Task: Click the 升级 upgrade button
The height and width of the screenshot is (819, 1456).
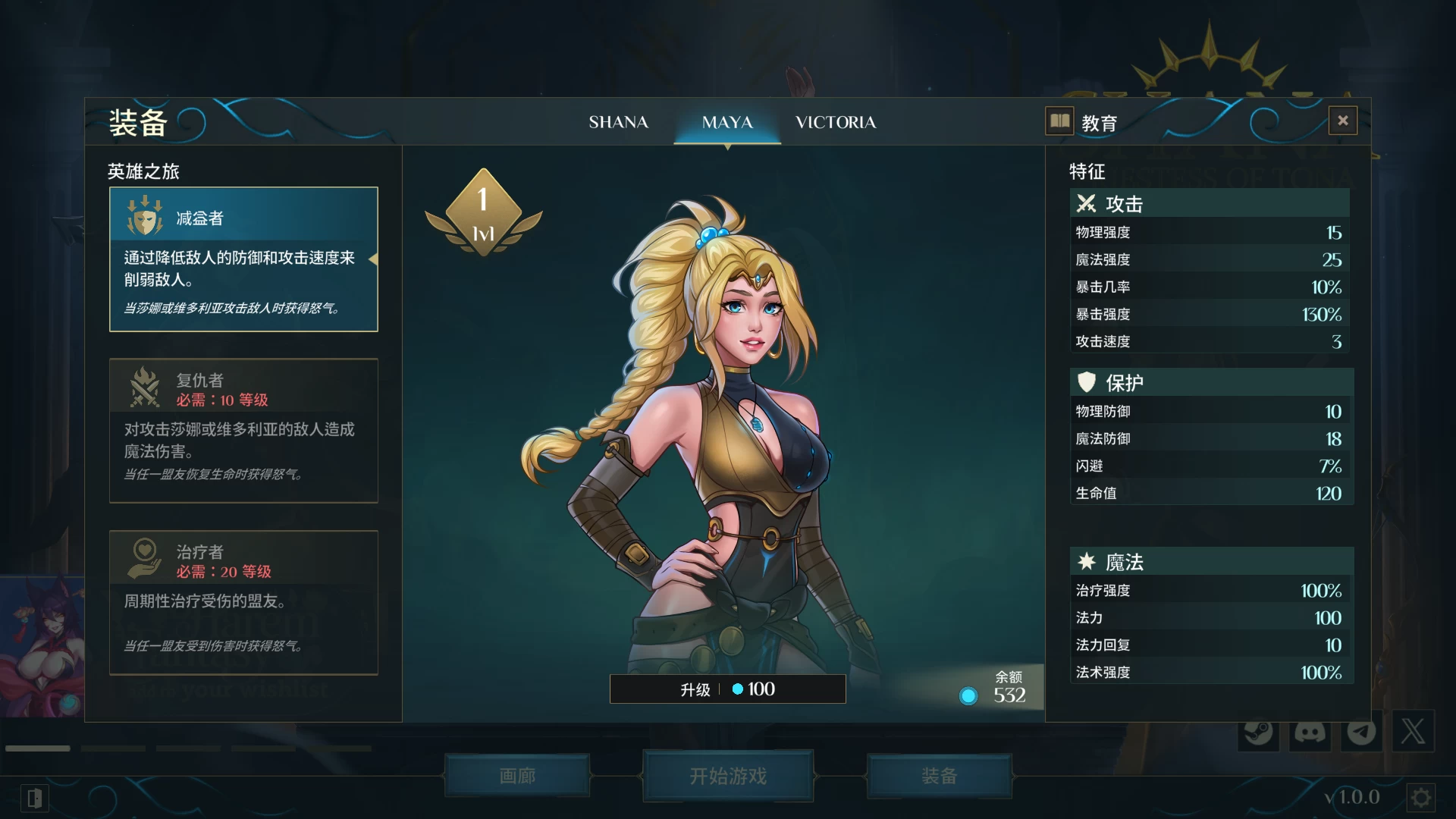Action: [727, 689]
